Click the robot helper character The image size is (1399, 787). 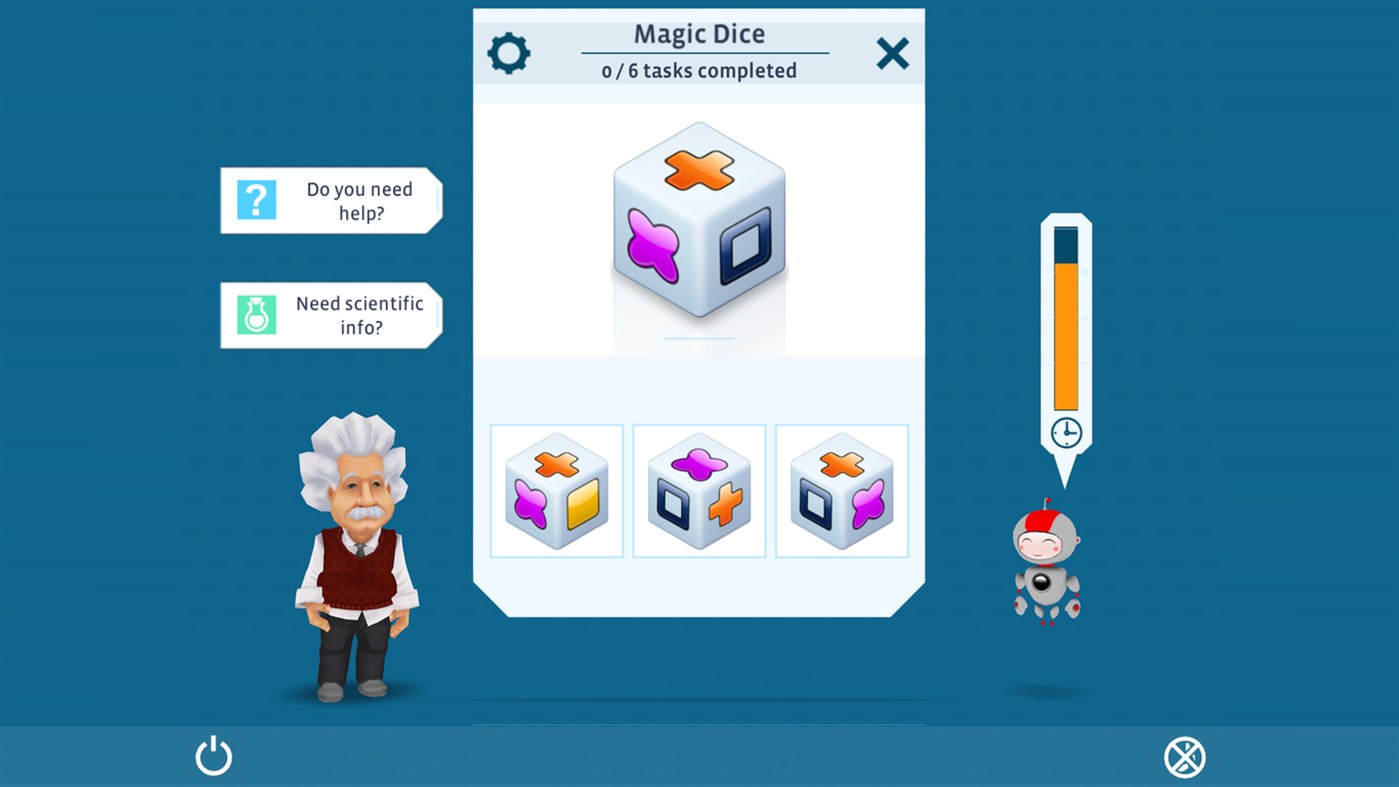coord(1048,565)
